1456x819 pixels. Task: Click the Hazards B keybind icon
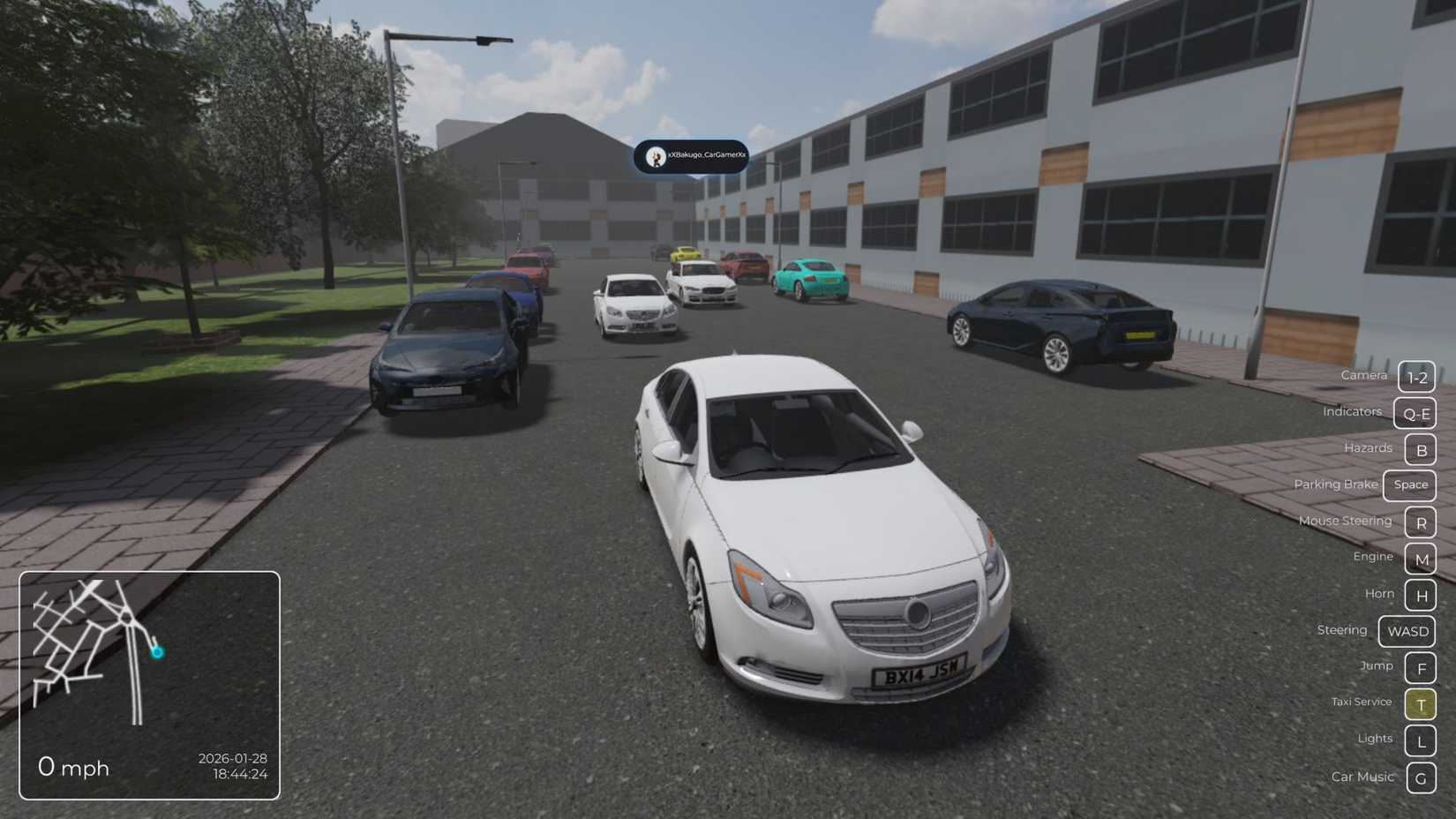click(x=1421, y=449)
